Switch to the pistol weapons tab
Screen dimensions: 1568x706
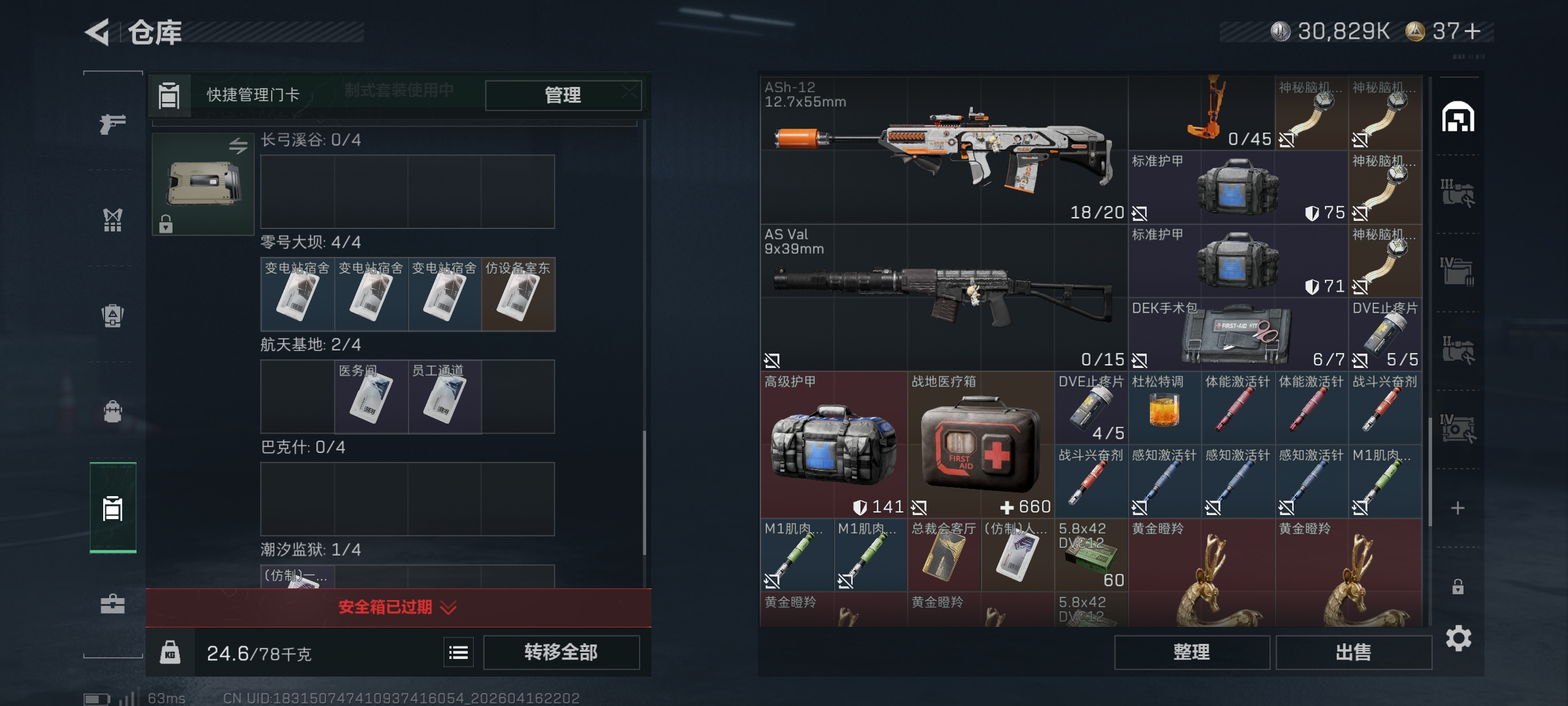click(112, 123)
